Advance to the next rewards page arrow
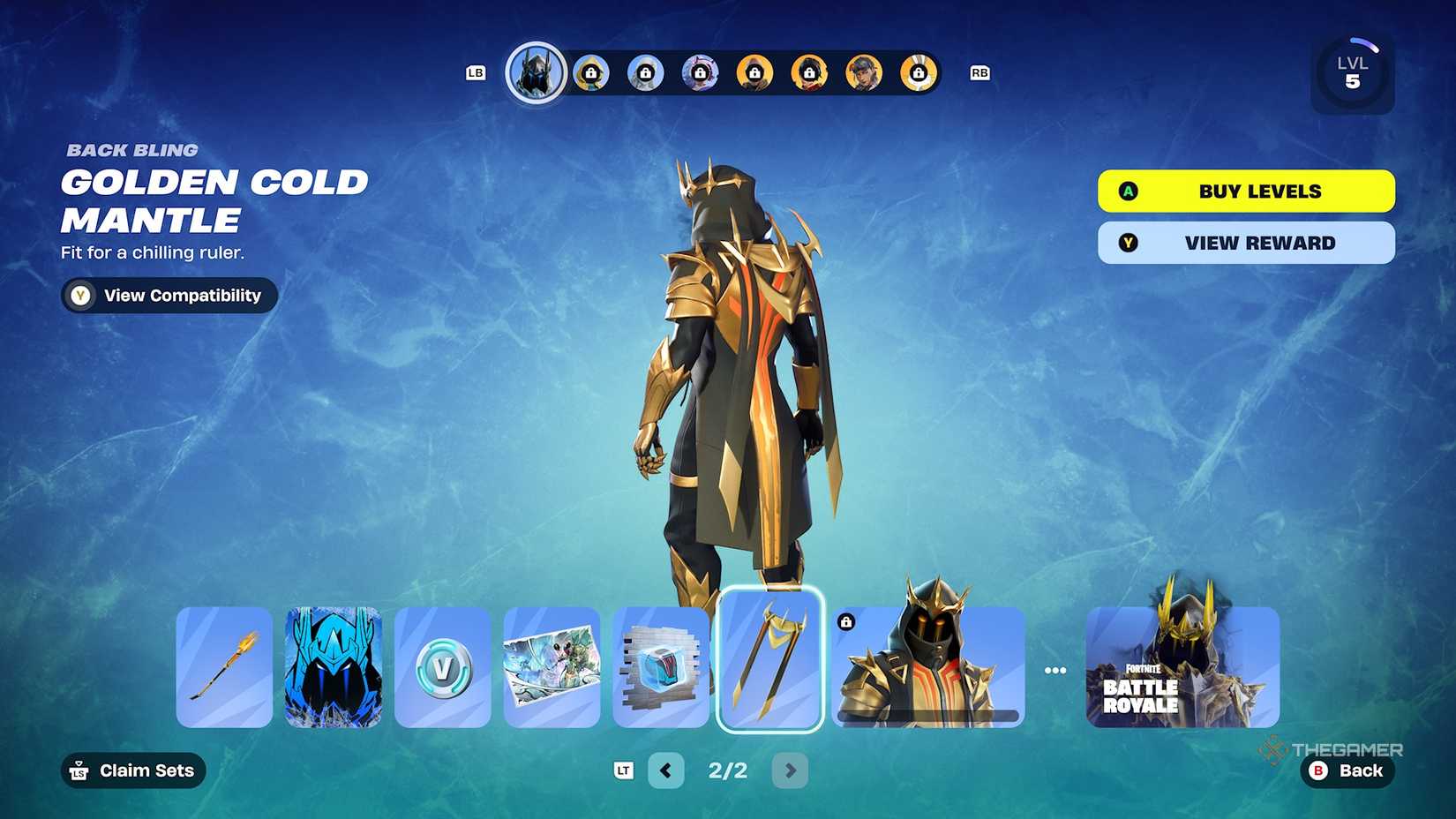The width and height of the screenshot is (1456, 819). pyautogui.click(x=790, y=770)
